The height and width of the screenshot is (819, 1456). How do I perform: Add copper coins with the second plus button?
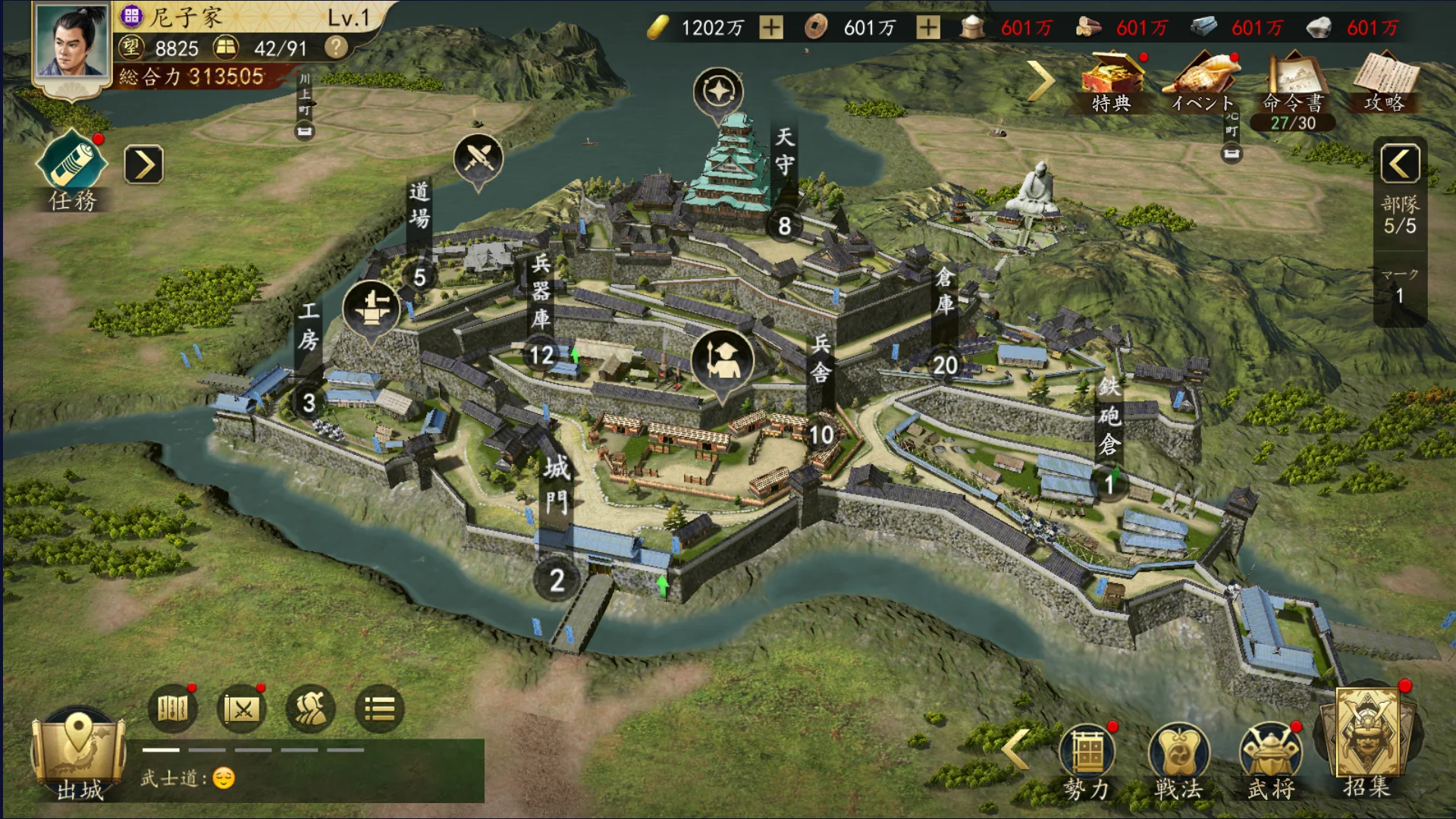[x=927, y=28]
